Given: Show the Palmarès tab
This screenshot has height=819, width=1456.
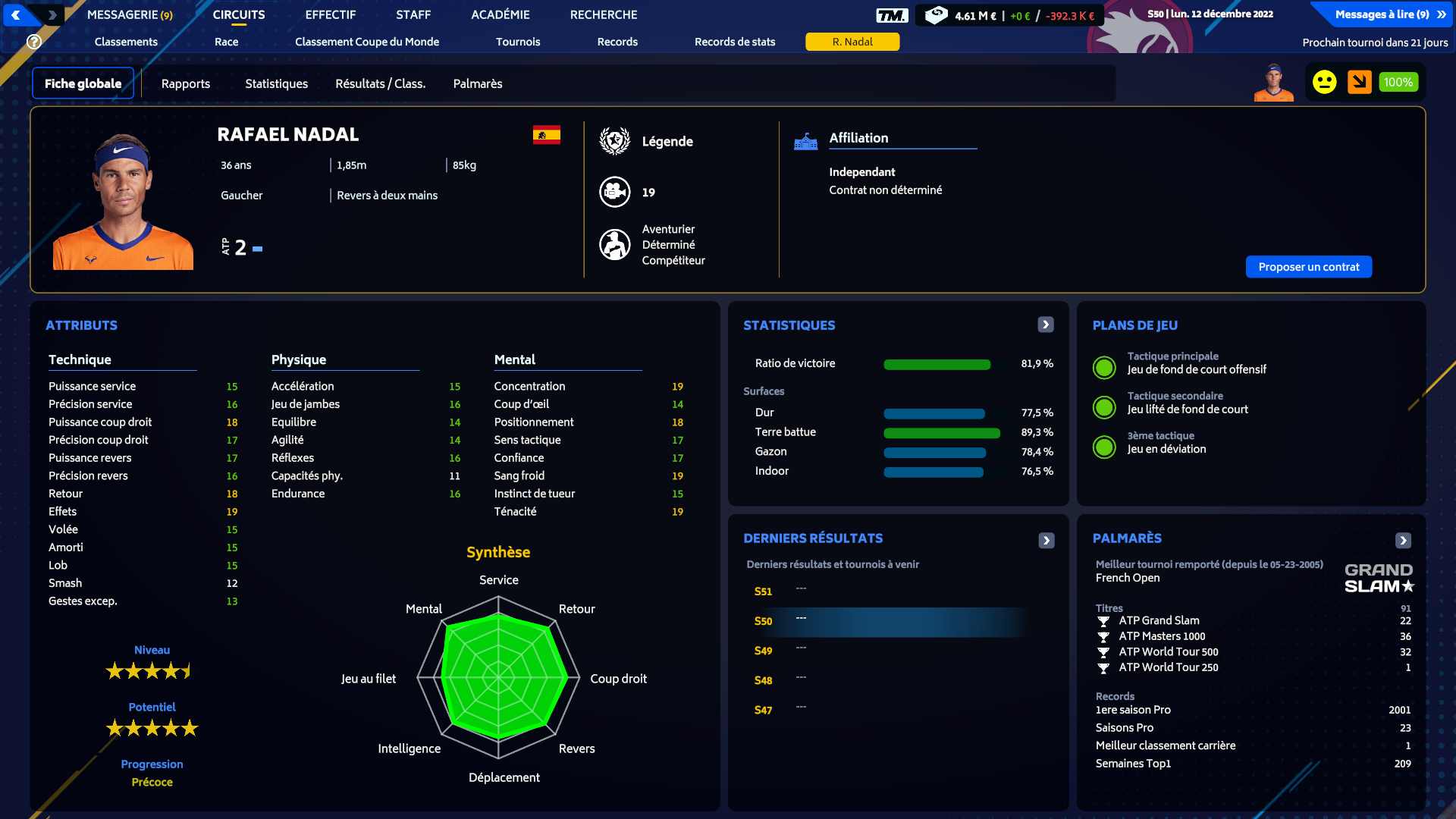Looking at the screenshot, I should click(x=478, y=83).
